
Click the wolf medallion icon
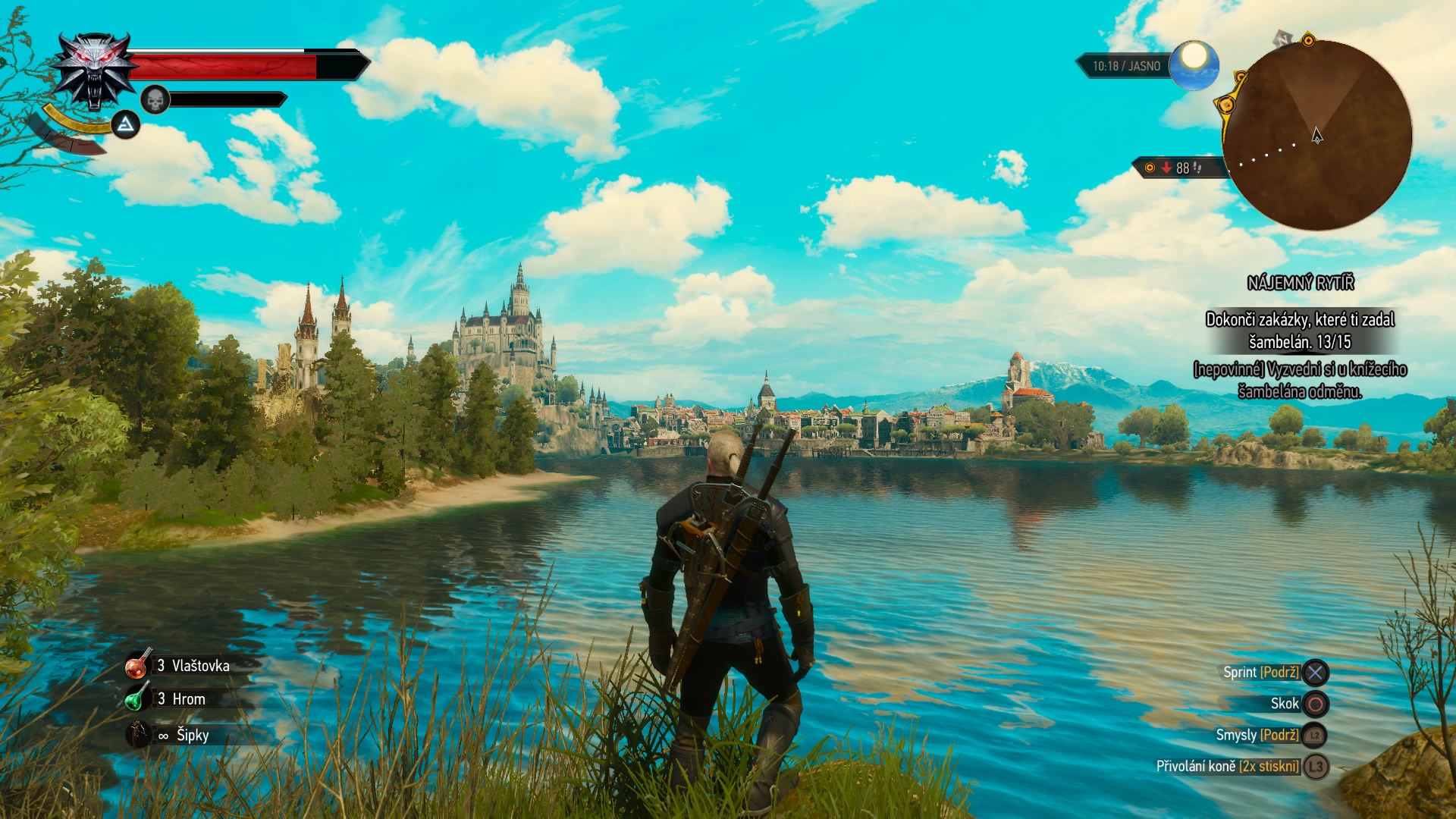[94, 71]
